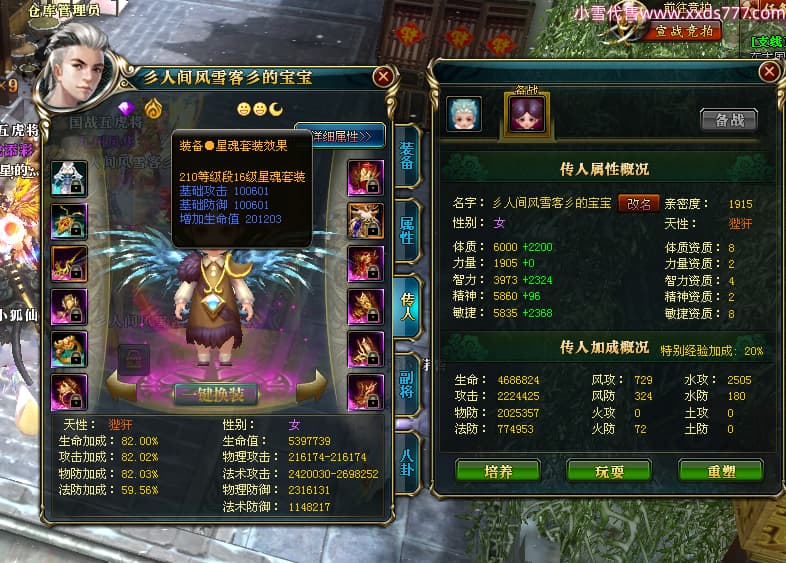The image size is (786, 563).
Task: Open the 副将 tab
Action: pyautogui.click(x=407, y=382)
